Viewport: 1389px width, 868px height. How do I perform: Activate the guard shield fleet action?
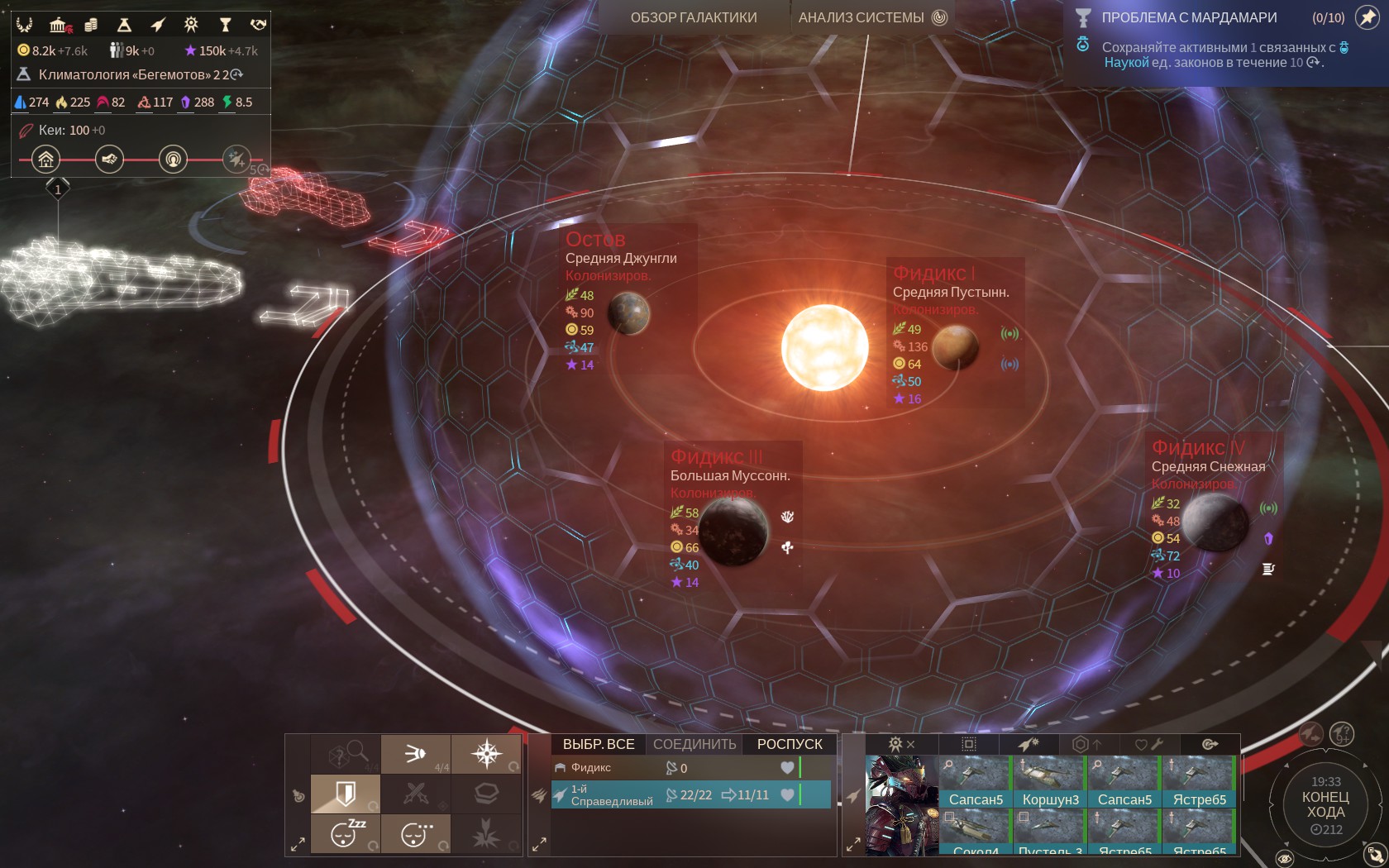coord(346,794)
